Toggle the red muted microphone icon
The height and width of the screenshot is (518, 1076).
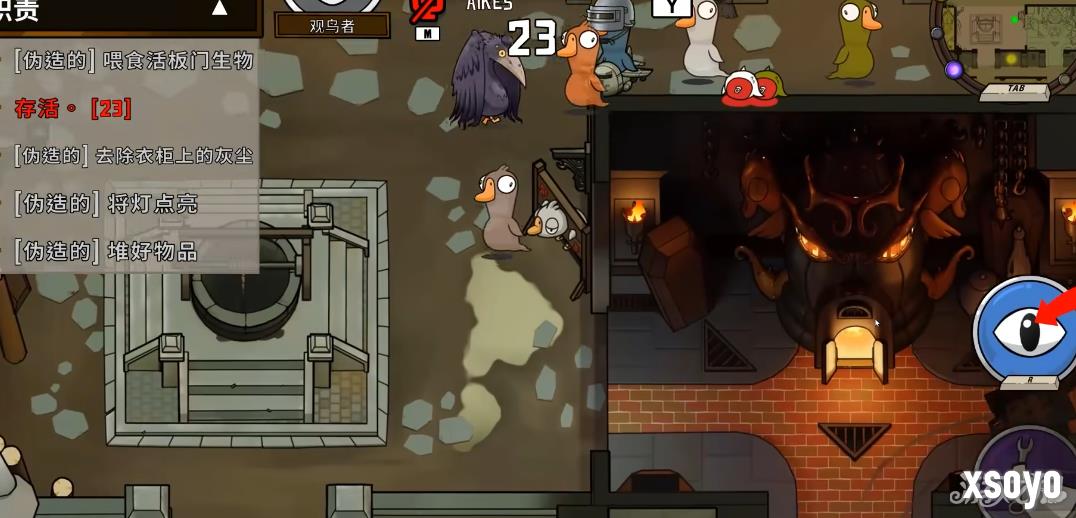pos(427,12)
